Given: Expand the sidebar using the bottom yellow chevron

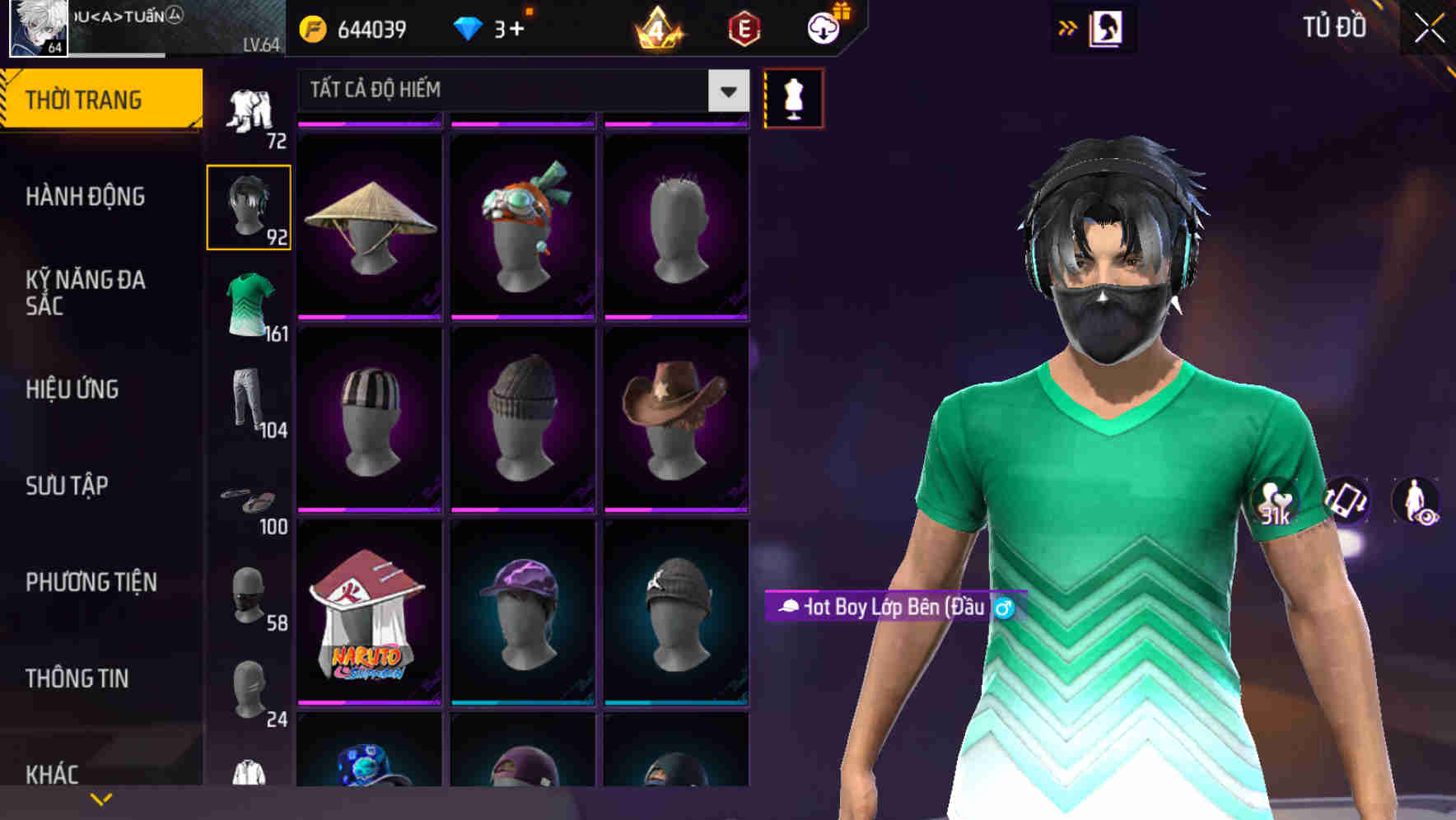Looking at the screenshot, I should [101, 798].
